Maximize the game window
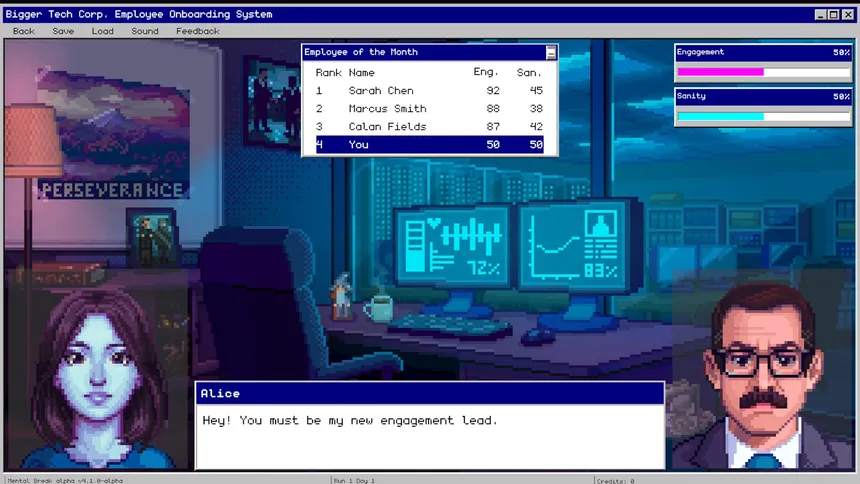 tap(834, 15)
